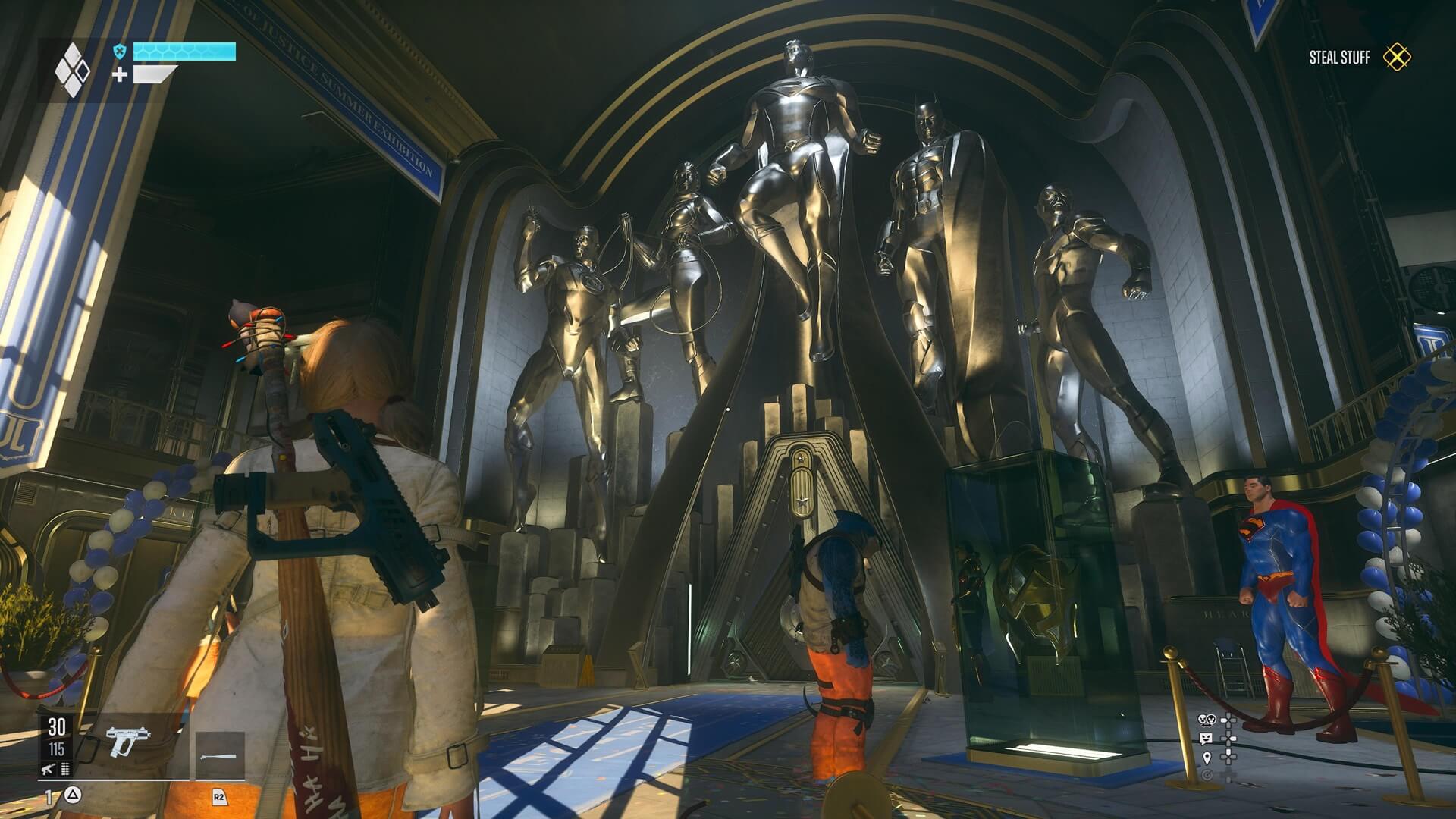1456x819 pixels.
Task: Click the Harley Quinn diamonds character emblem
Action: [73, 70]
